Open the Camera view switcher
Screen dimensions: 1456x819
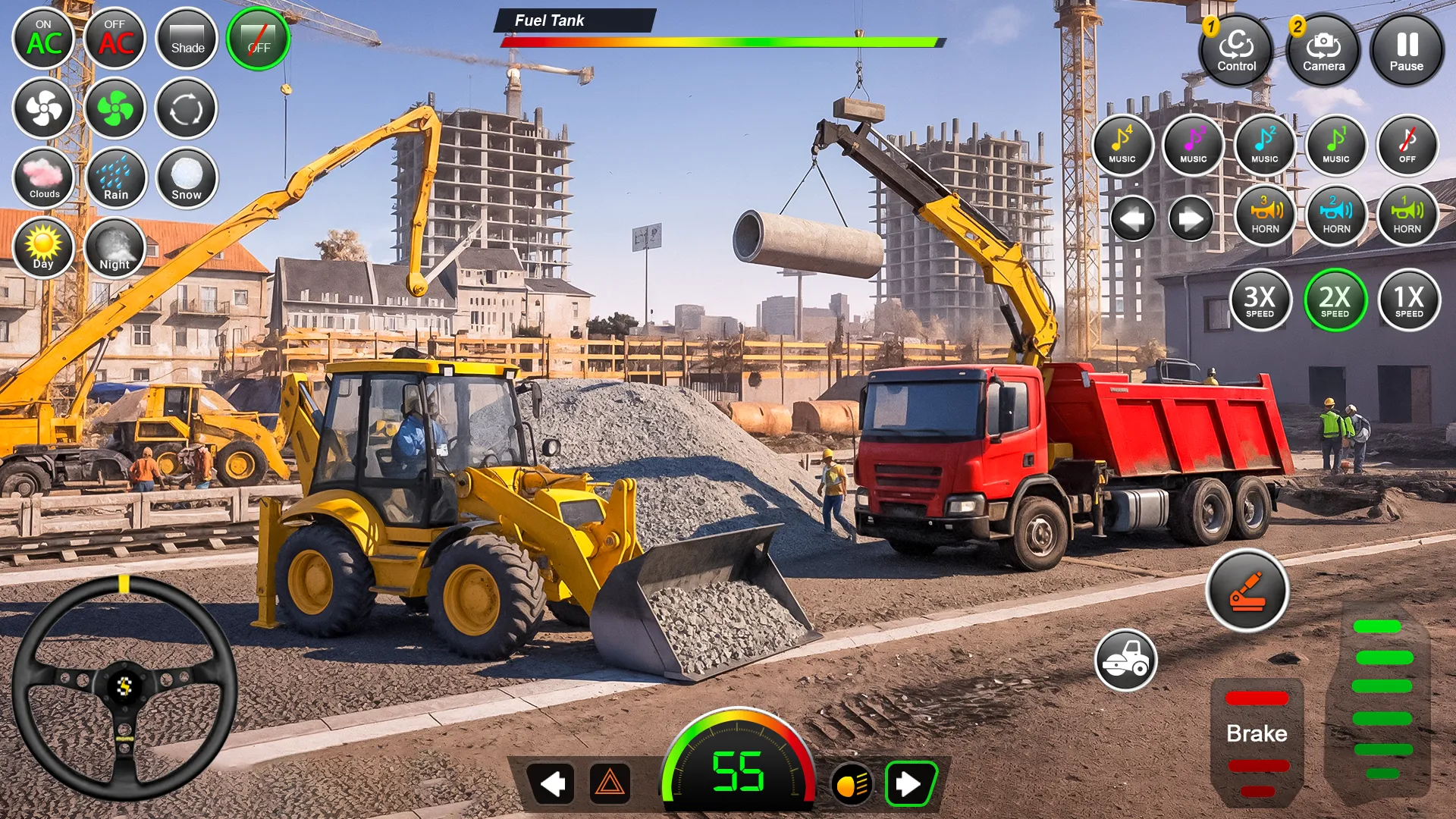pos(1323,49)
